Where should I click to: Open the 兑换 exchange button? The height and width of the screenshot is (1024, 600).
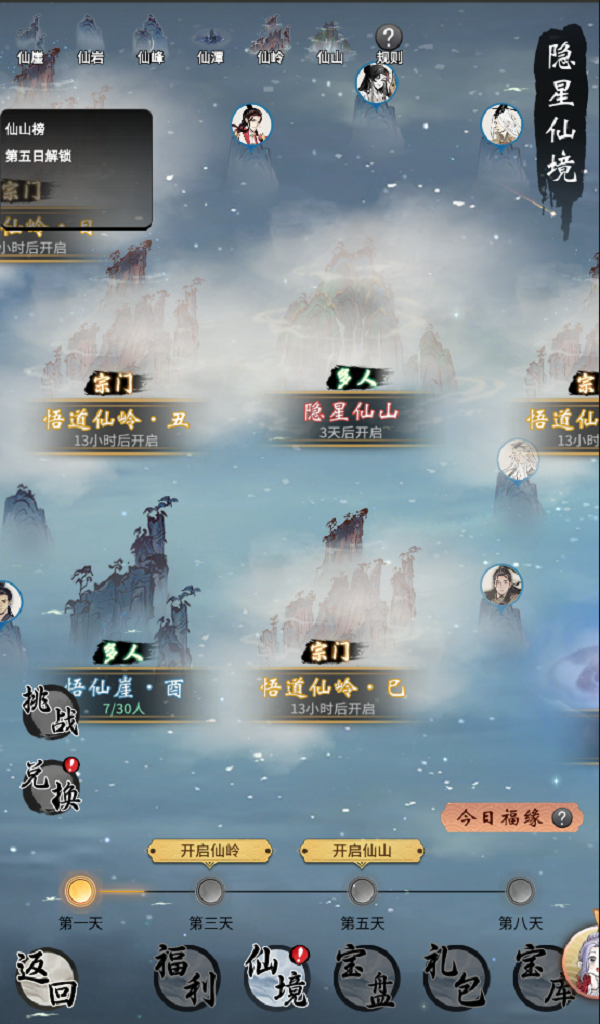[50, 786]
